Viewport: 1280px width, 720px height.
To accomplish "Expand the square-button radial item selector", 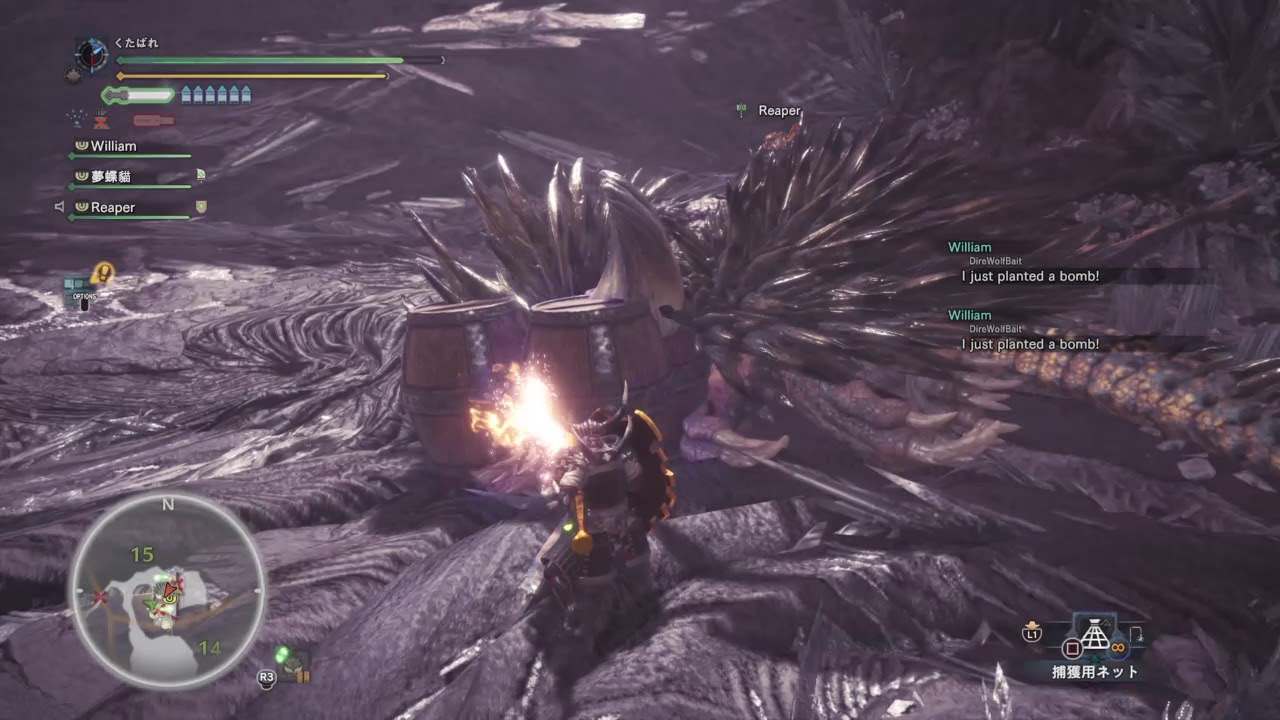I will (1073, 647).
